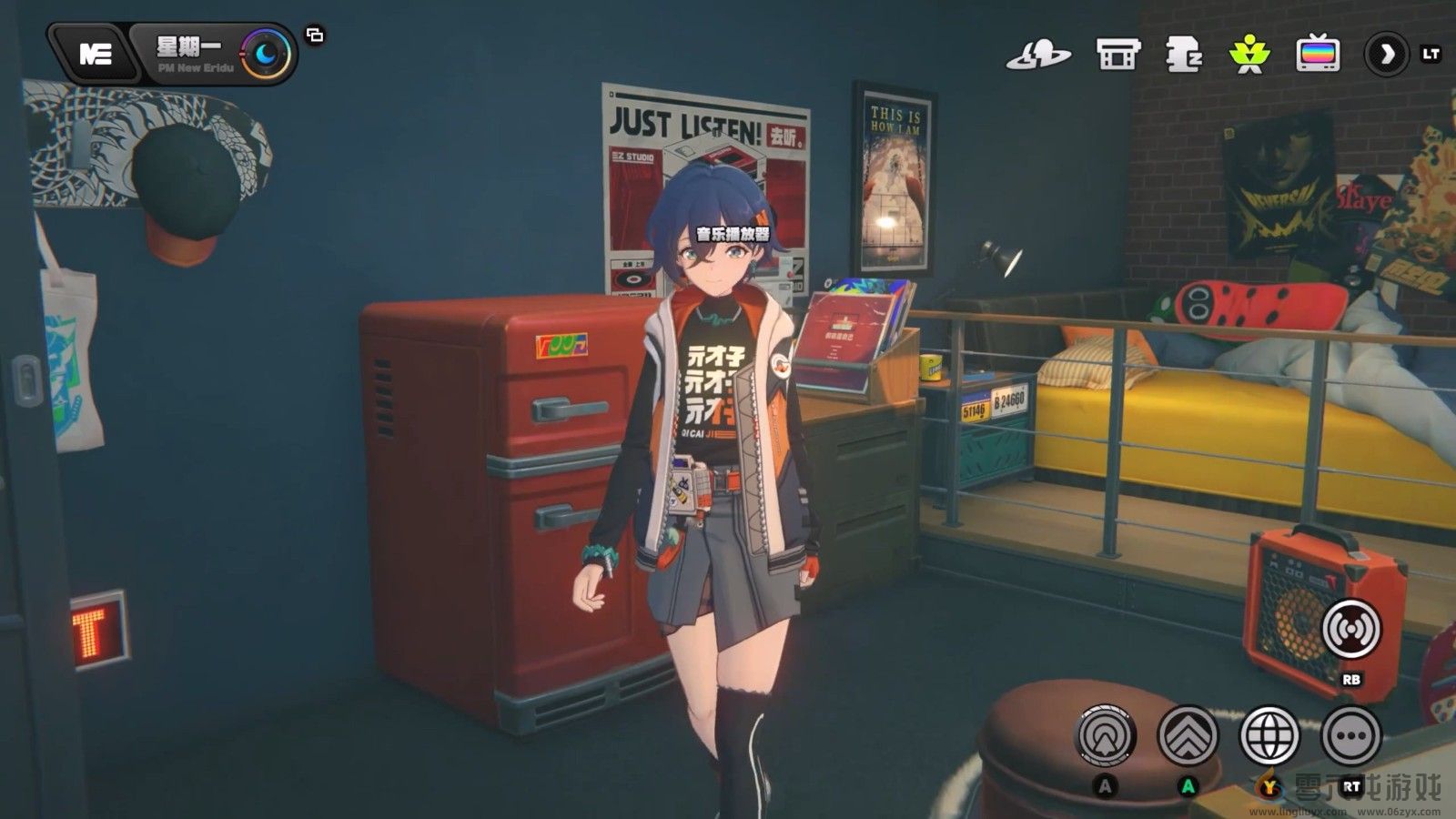Open the time-of-day moon clock dial

[x=267, y=55]
